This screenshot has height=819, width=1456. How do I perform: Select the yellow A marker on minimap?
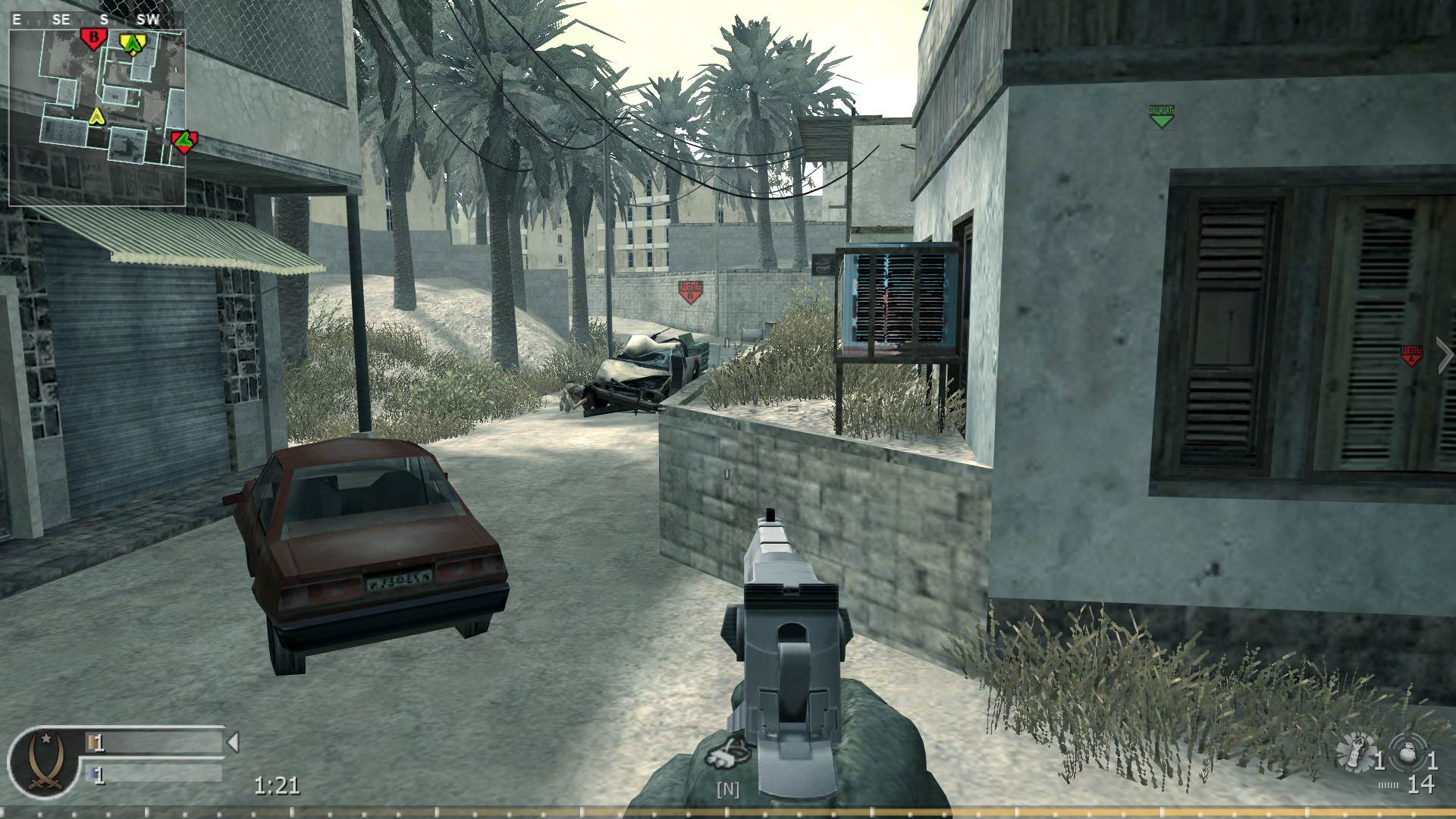(x=133, y=43)
